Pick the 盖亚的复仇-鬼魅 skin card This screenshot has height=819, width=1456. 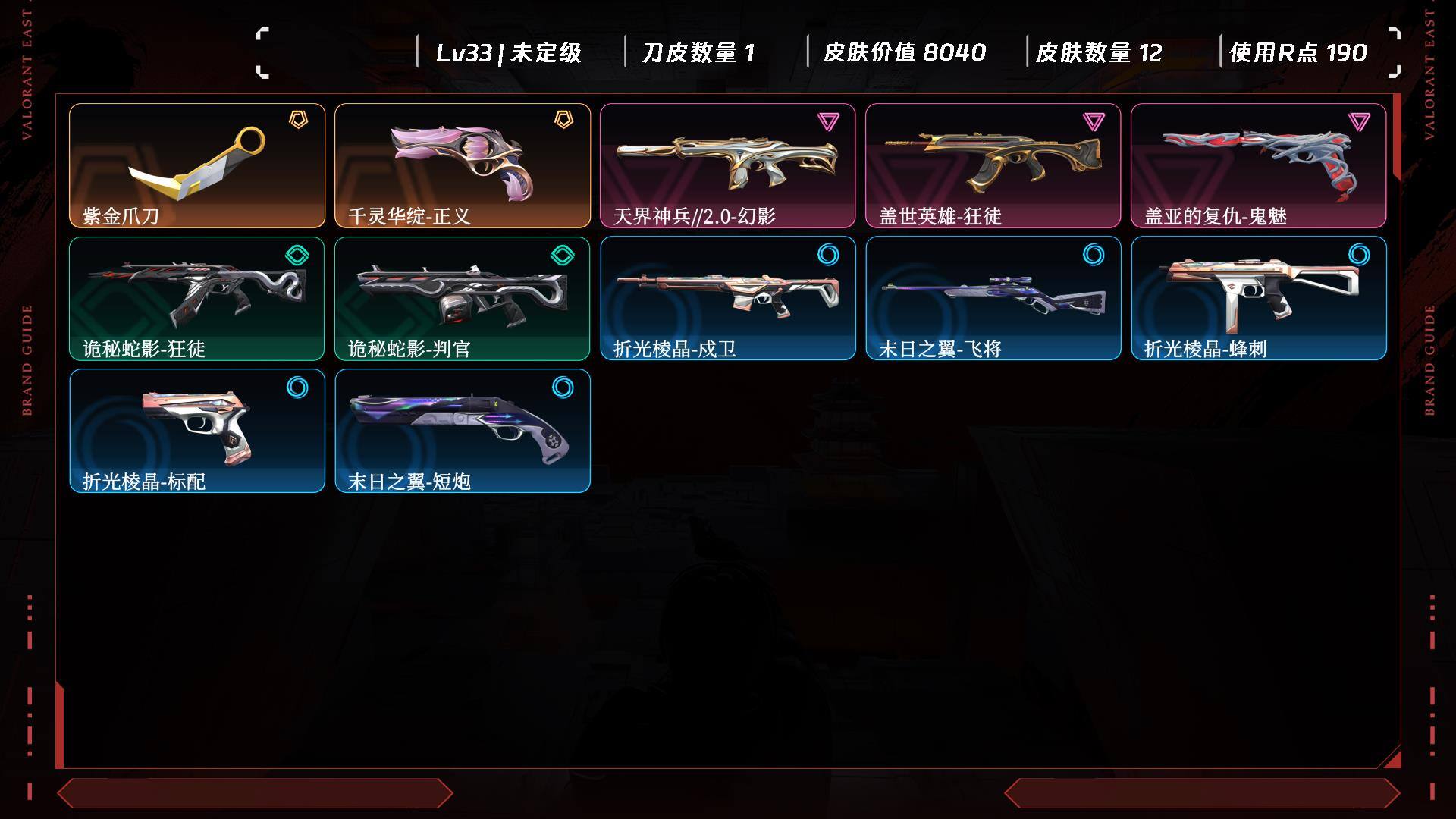(x=1259, y=165)
